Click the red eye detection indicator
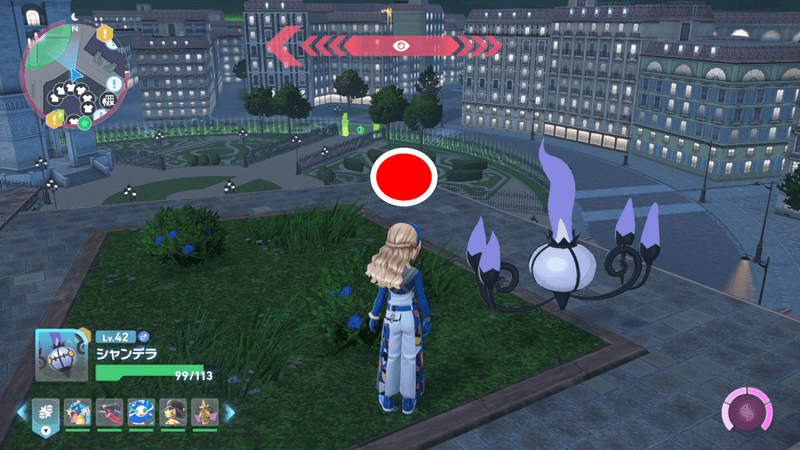The width and height of the screenshot is (800, 450). (401, 45)
